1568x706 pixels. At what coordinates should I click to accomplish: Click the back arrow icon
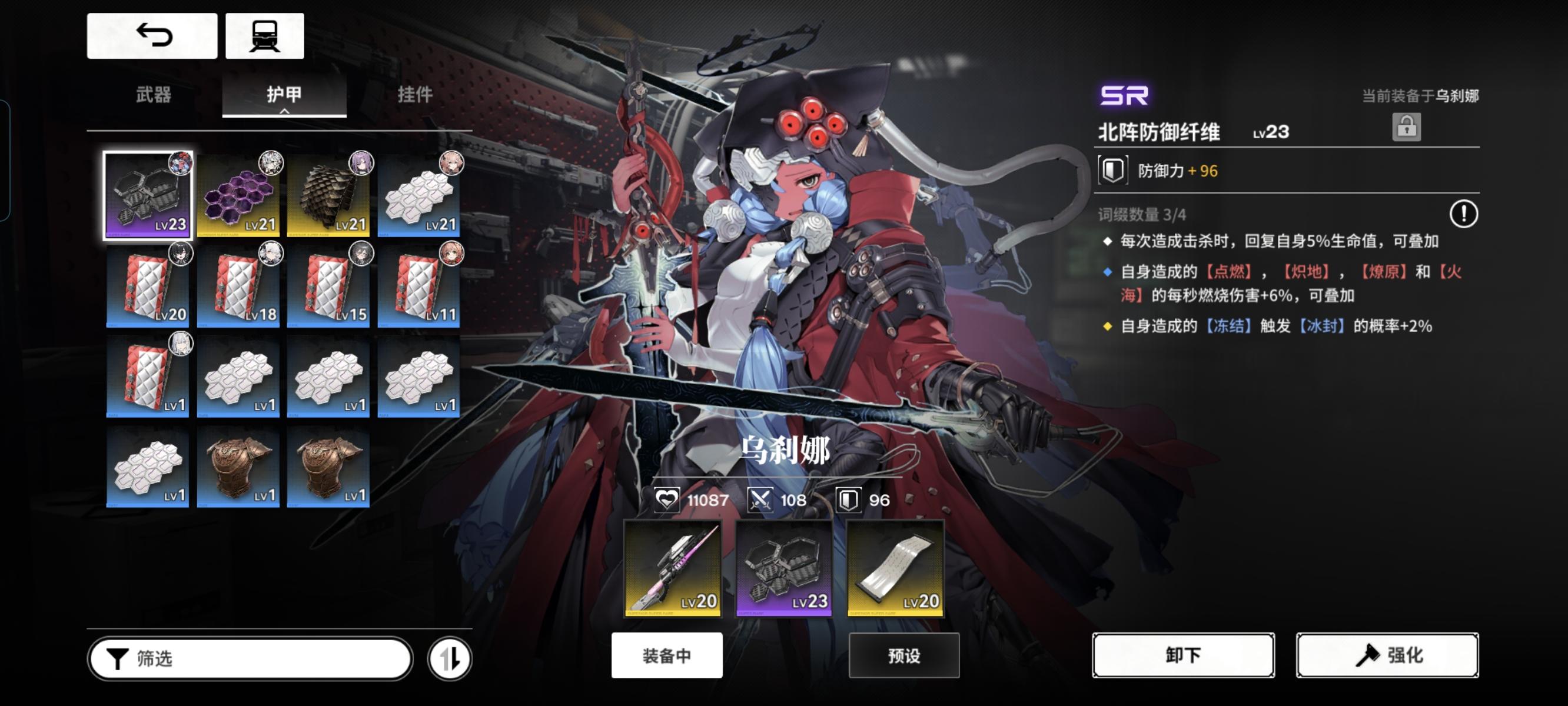pos(152,35)
